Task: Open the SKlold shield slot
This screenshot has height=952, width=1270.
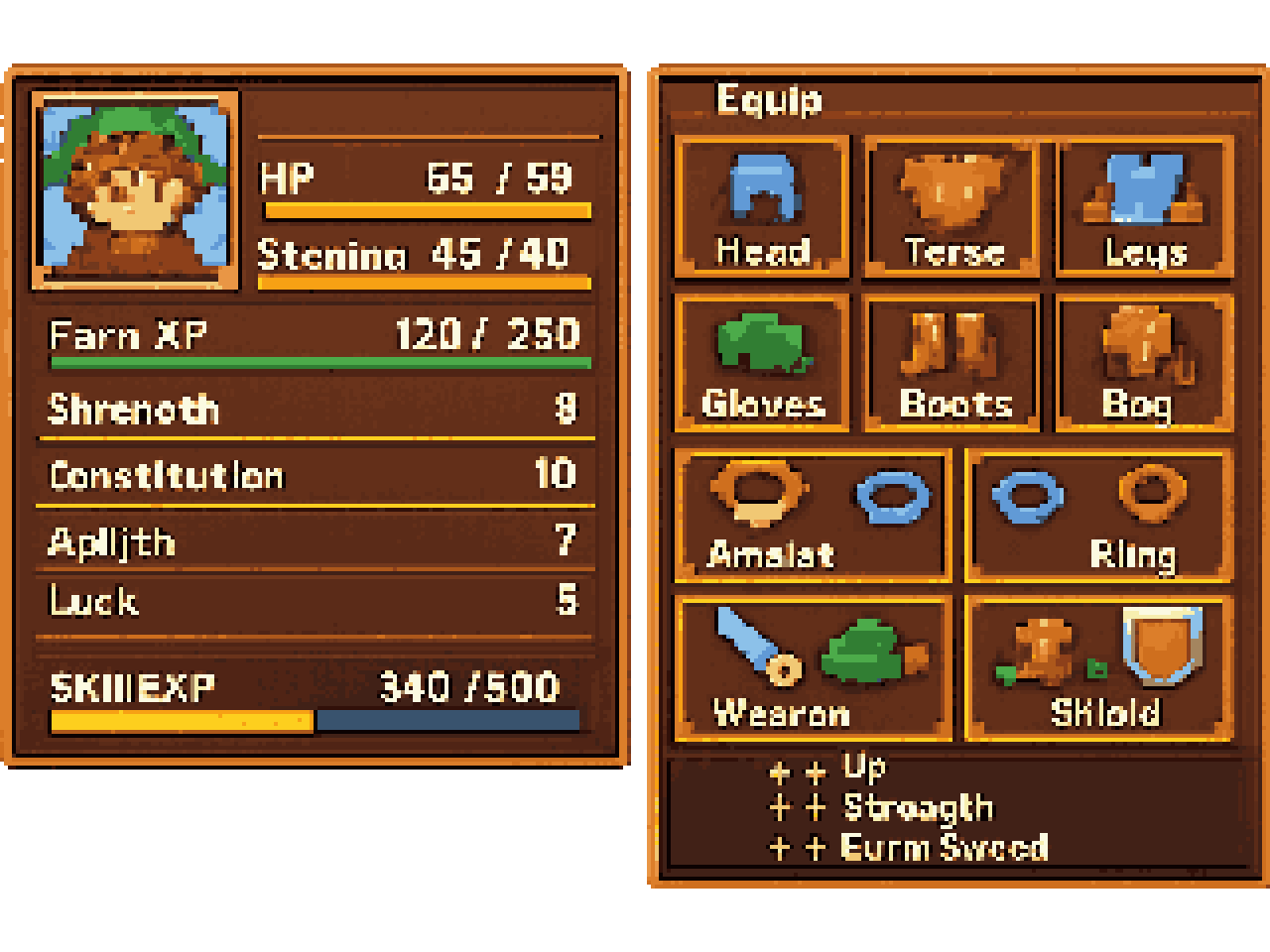Action: tap(1099, 668)
